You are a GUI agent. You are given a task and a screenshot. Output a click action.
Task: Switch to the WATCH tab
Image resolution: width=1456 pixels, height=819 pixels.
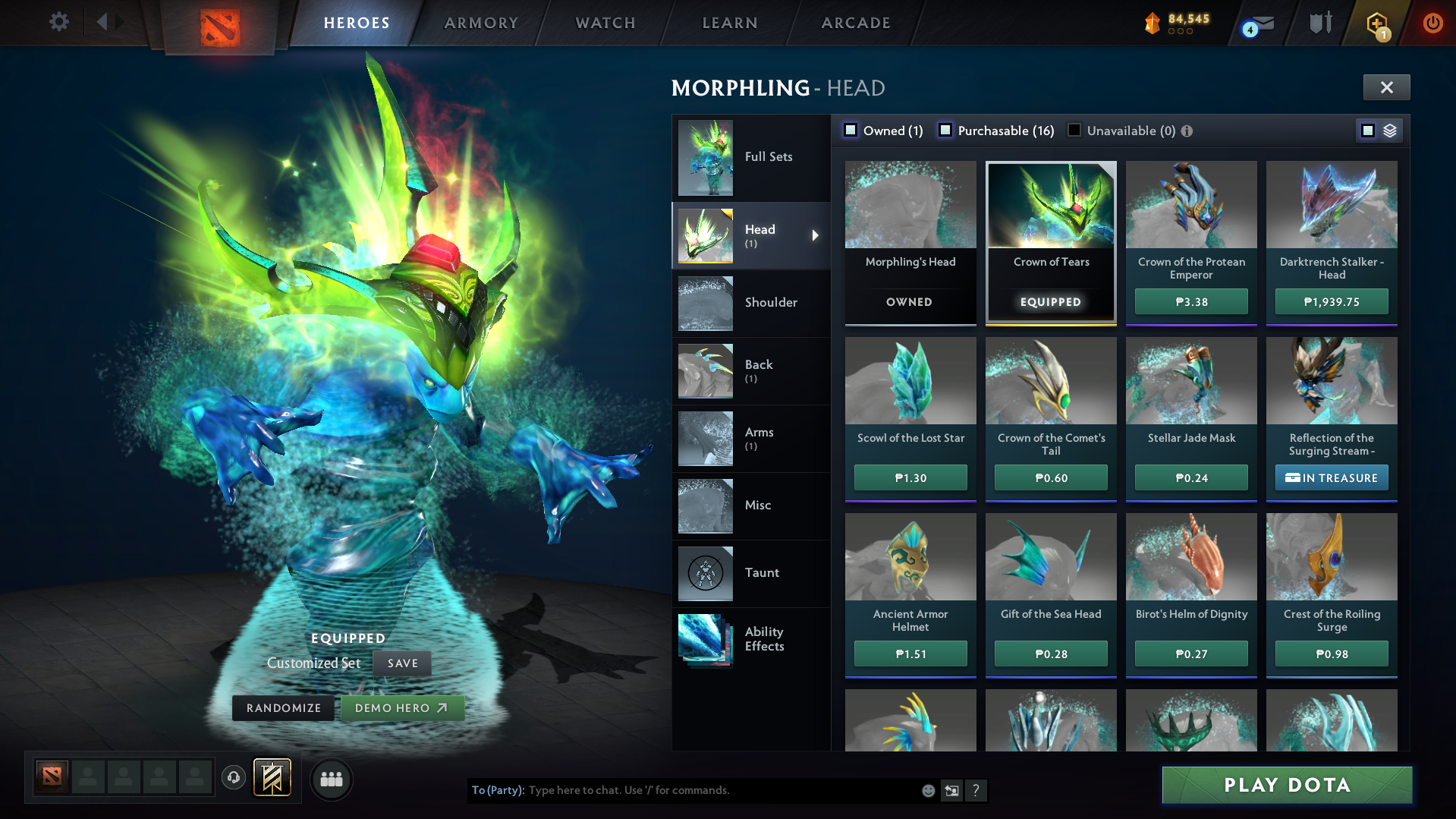click(x=605, y=23)
